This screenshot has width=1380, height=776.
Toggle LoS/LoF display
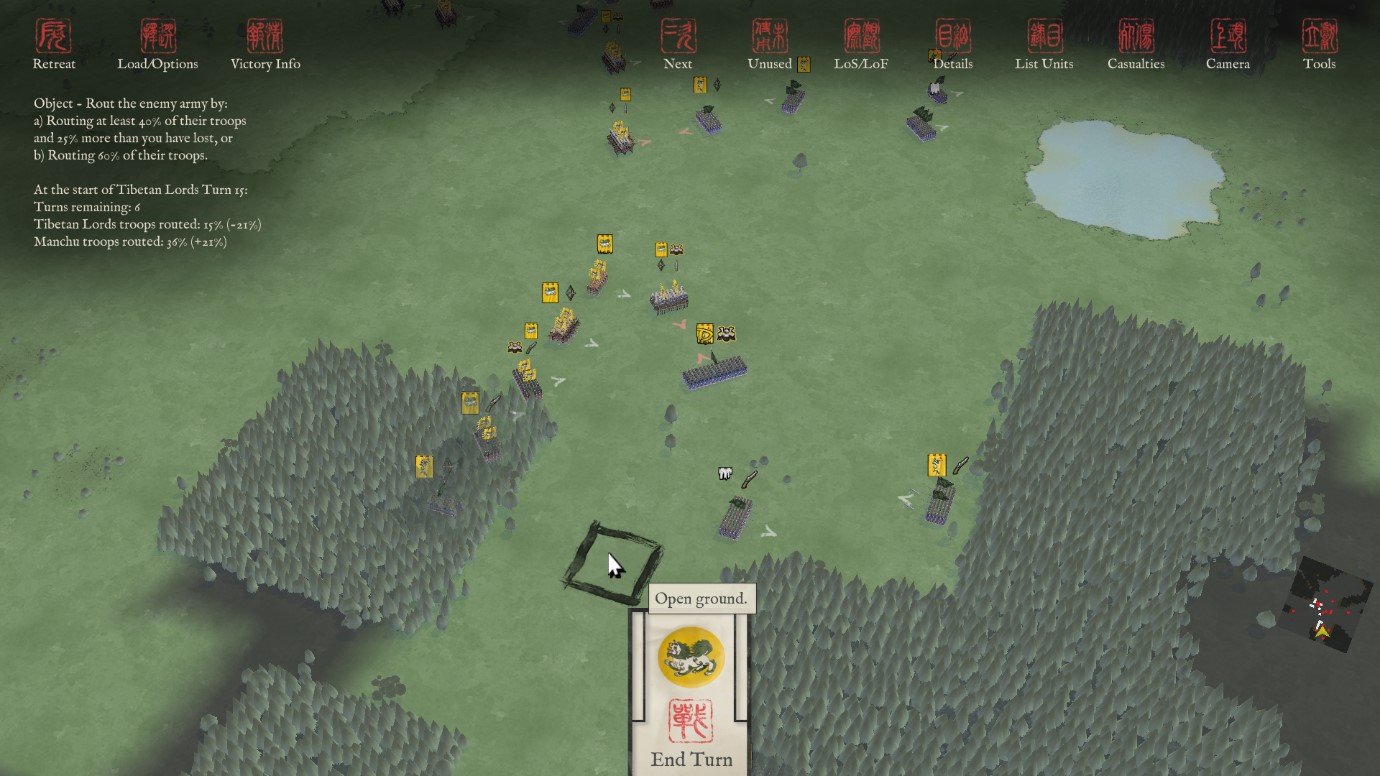(861, 45)
